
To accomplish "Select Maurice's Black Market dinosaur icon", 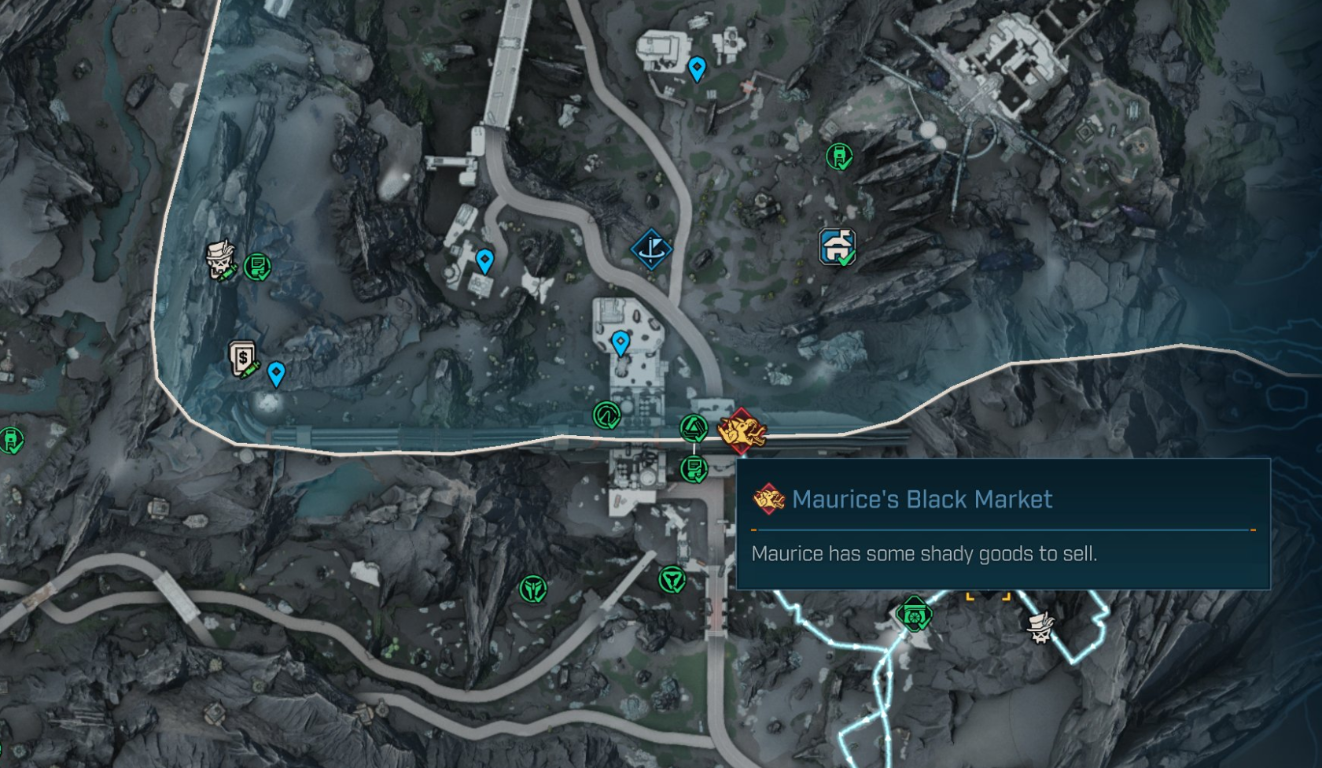I will (742, 430).
